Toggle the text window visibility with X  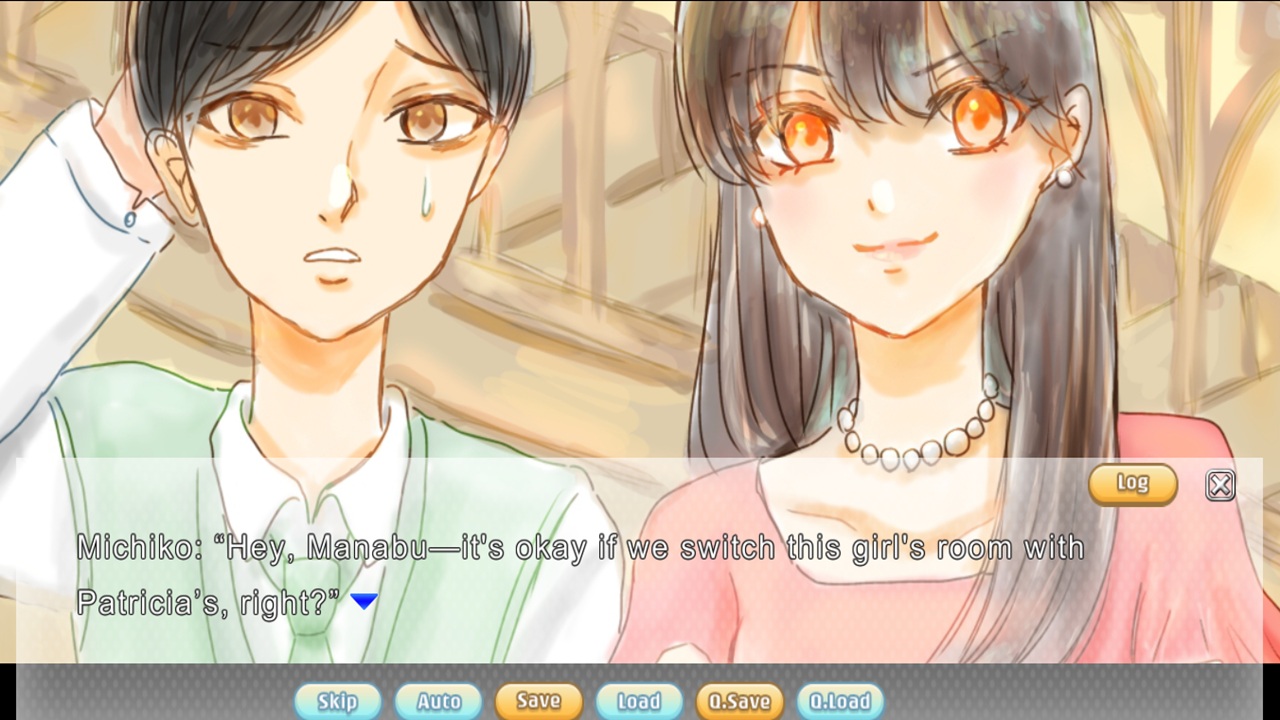[x=1219, y=484]
